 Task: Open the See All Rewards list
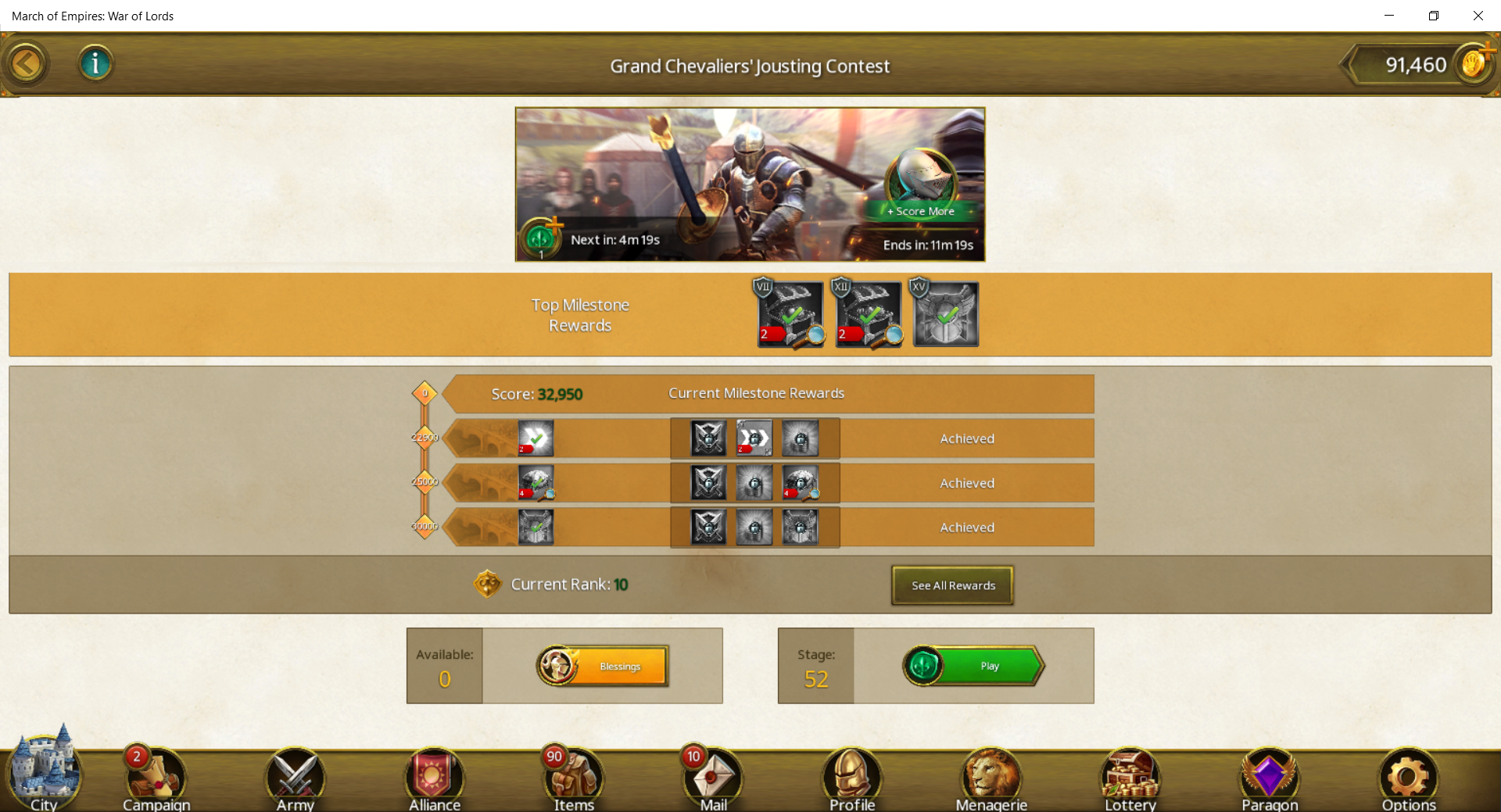[x=952, y=585]
